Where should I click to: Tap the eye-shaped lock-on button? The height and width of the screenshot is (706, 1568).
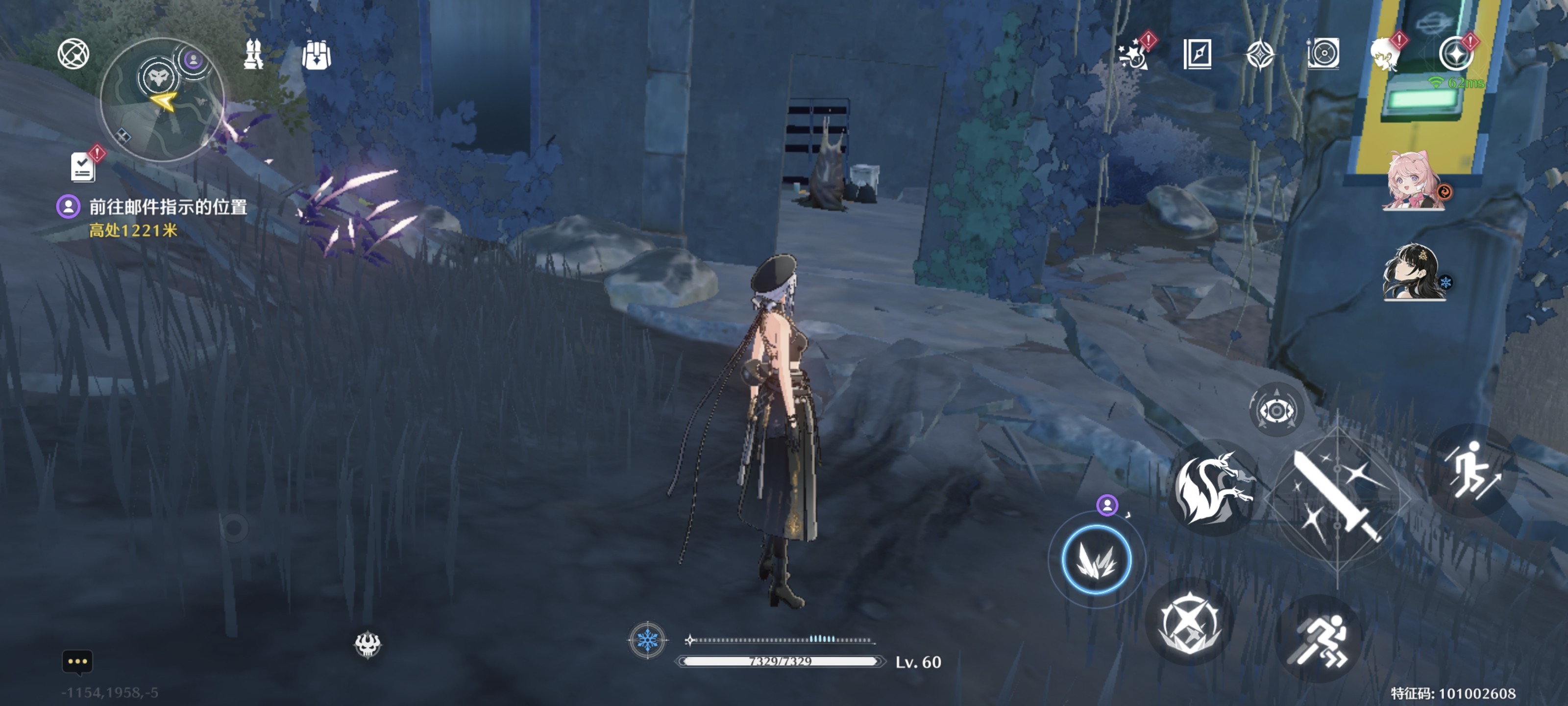tap(1276, 410)
